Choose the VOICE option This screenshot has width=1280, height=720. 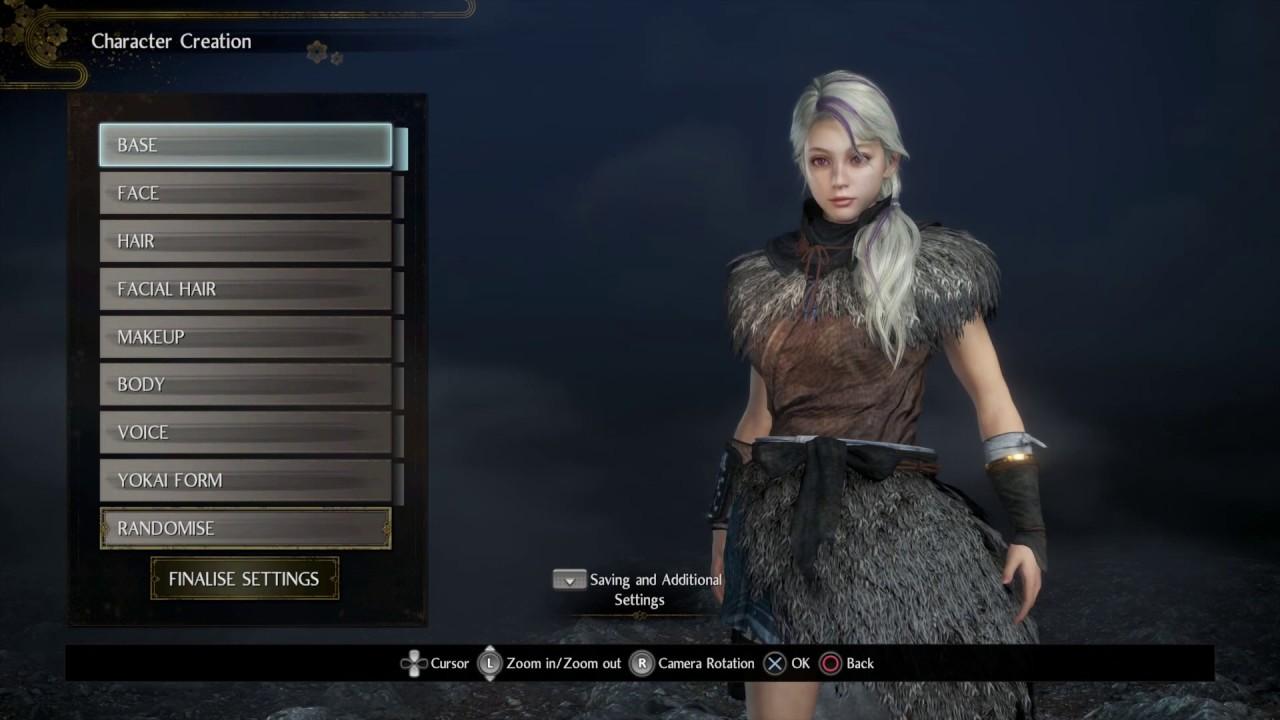tap(245, 432)
